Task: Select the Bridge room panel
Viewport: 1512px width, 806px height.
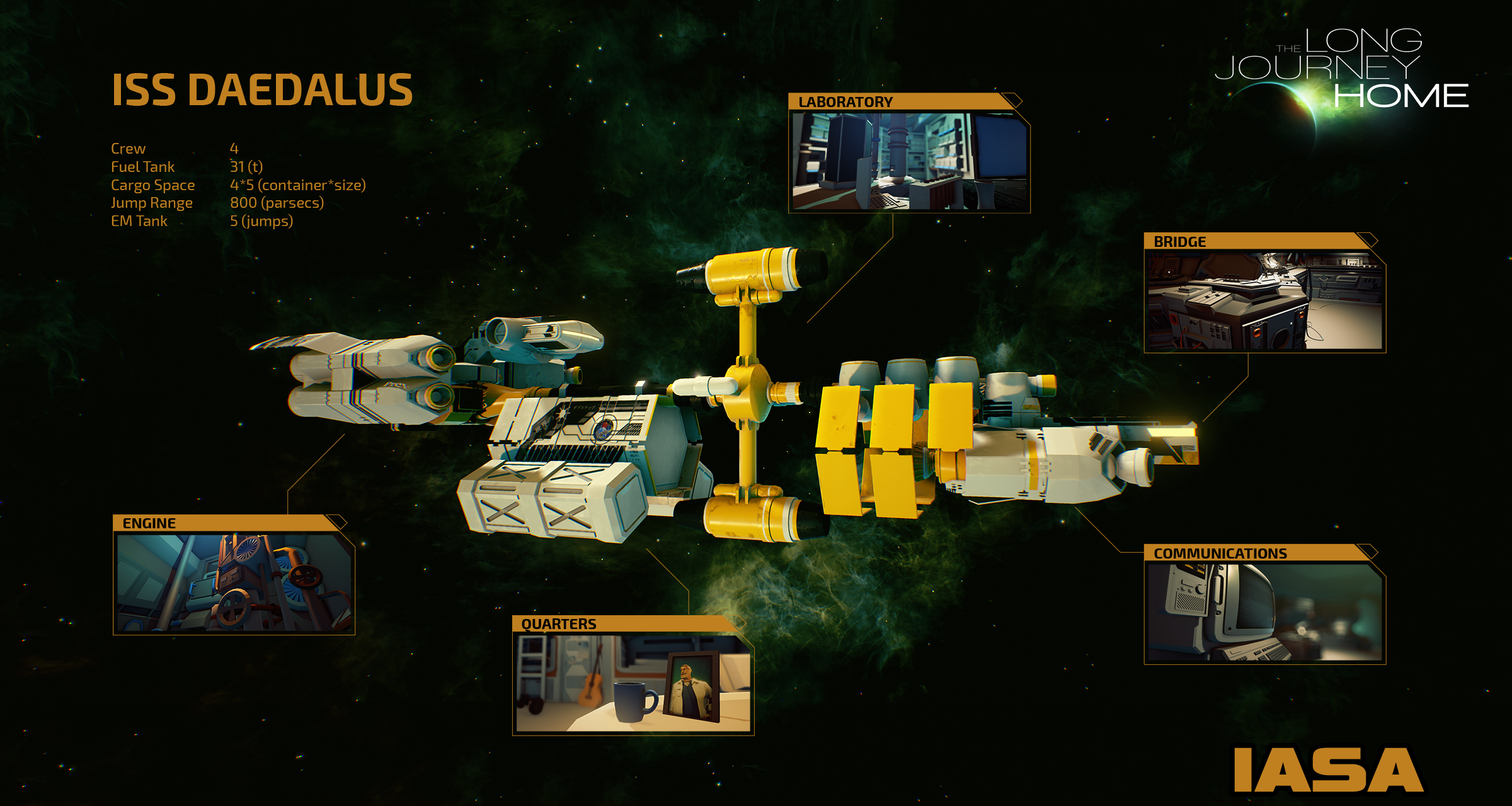Action: pyautogui.click(x=1264, y=300)
